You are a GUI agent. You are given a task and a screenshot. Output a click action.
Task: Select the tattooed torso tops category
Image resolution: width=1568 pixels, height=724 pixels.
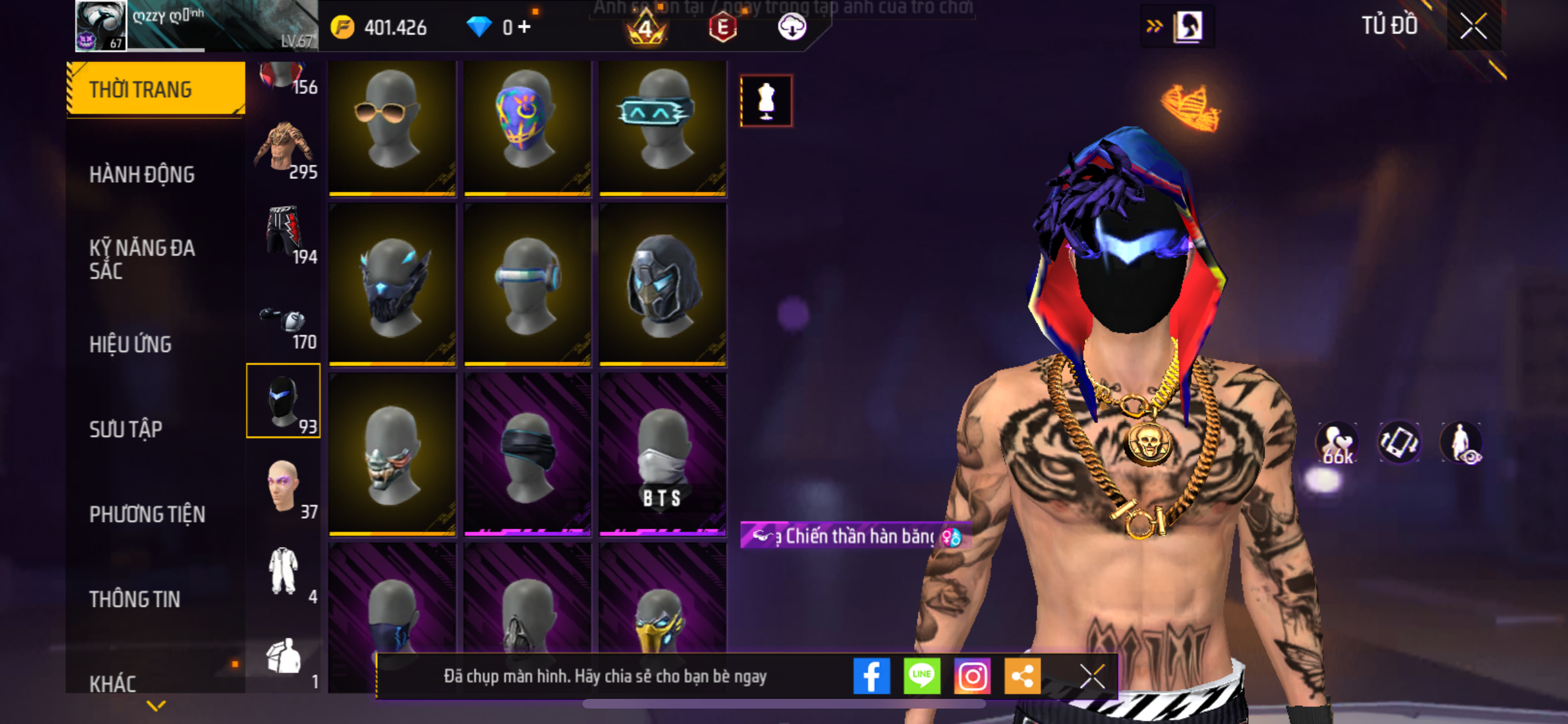point(284,151)
